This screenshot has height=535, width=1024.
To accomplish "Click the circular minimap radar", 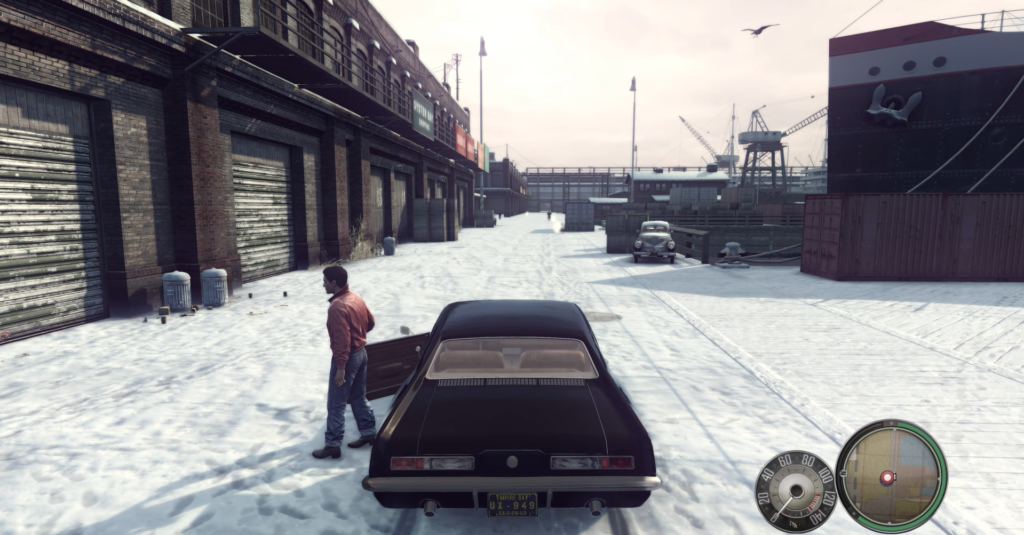I will coord(892,475).
